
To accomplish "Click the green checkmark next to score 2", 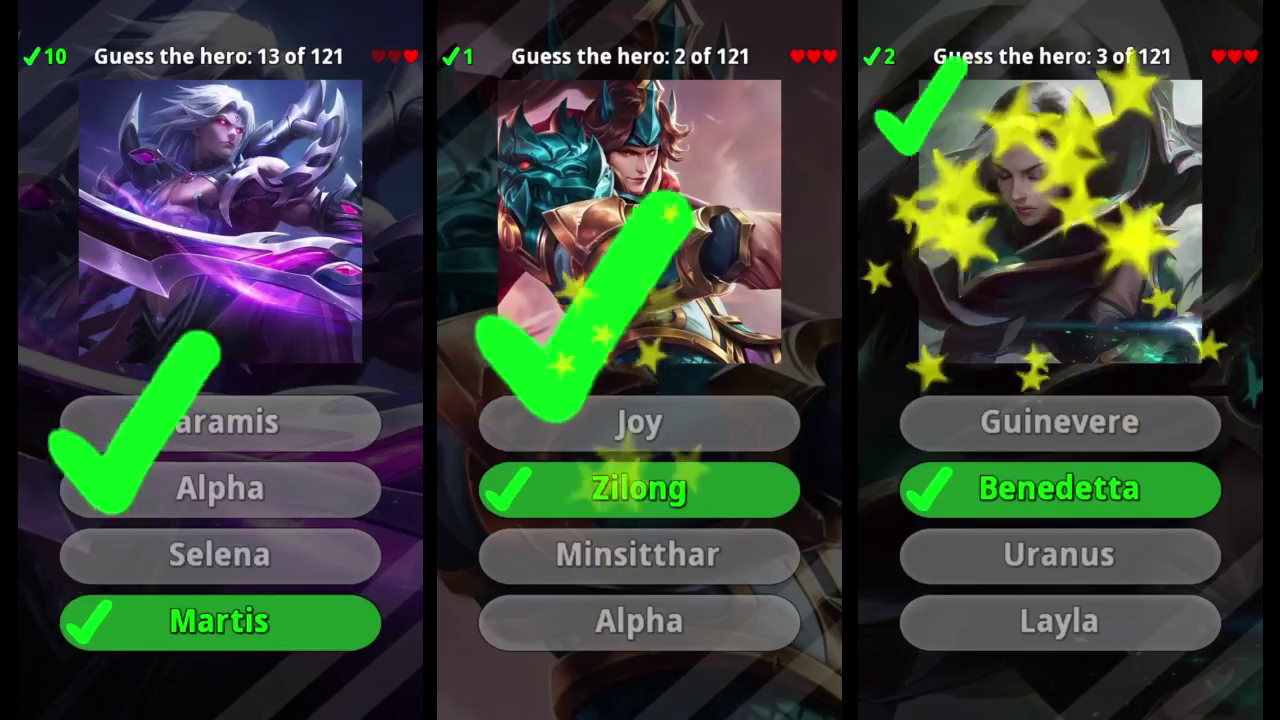I will pos(877,56).
